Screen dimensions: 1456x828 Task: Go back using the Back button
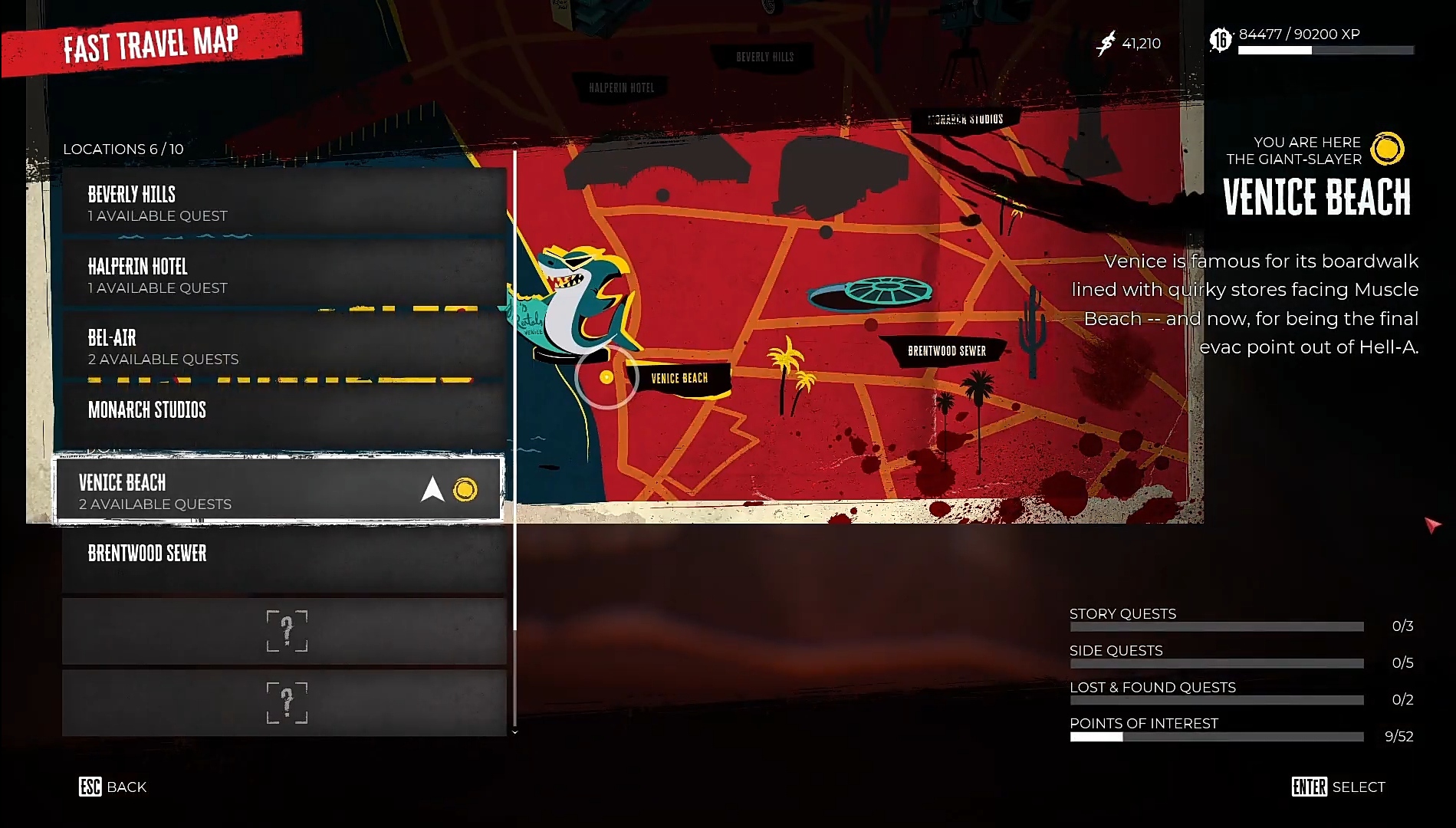click(113, 787)
